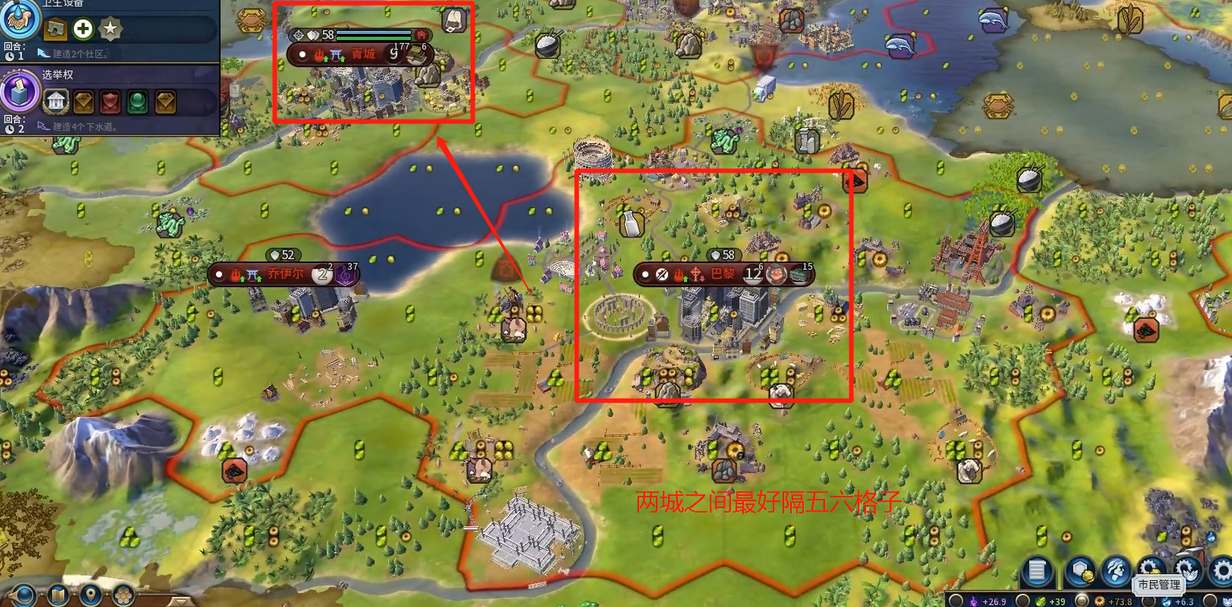This screenshot has height=607, width=1232.
Task: Open the map options globe button
Action: tap(24, 596)
